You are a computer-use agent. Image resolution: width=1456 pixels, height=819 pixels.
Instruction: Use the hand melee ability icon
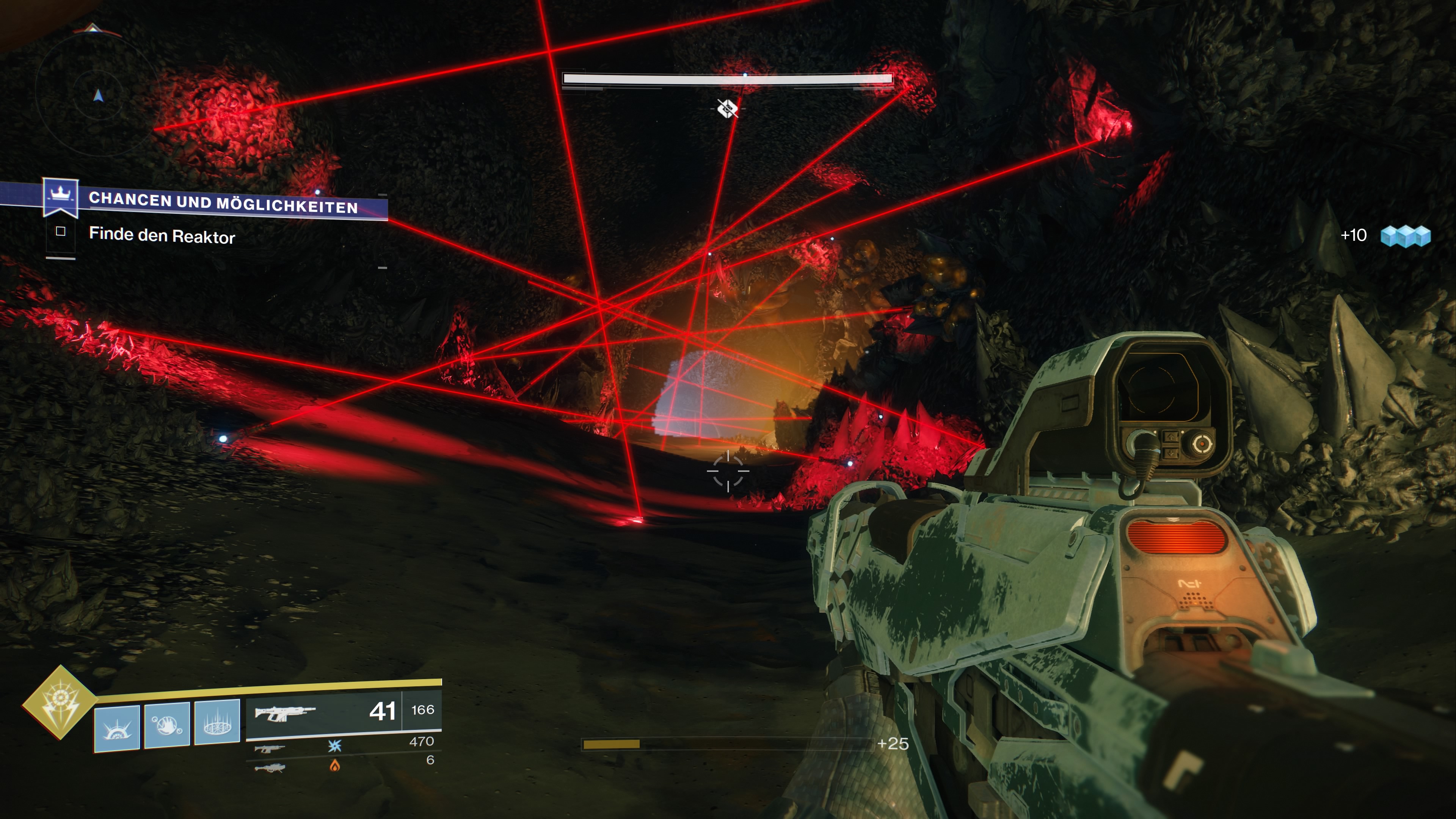pyautogui.click(x=167, y=725)
